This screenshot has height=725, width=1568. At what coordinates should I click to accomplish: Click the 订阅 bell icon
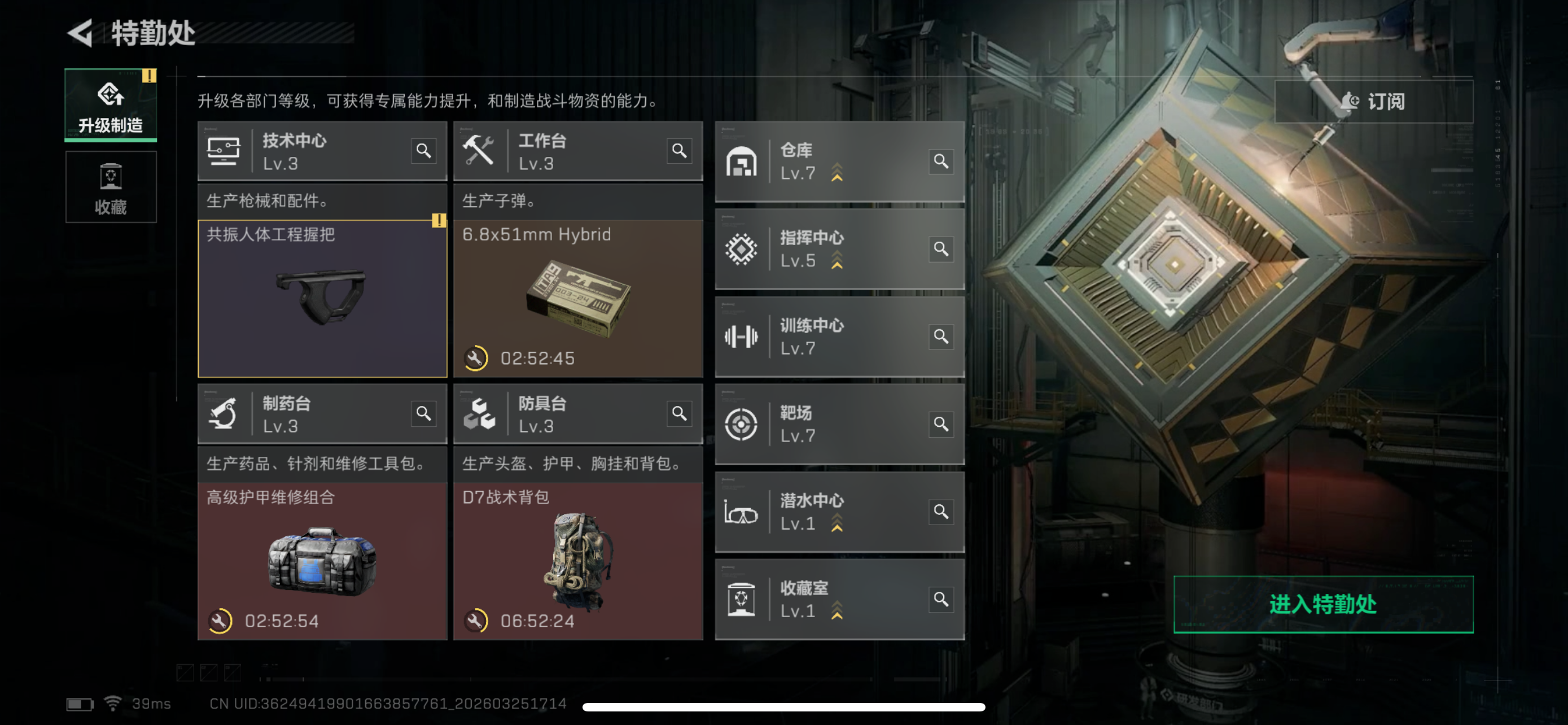click(x=1351, y=102)
